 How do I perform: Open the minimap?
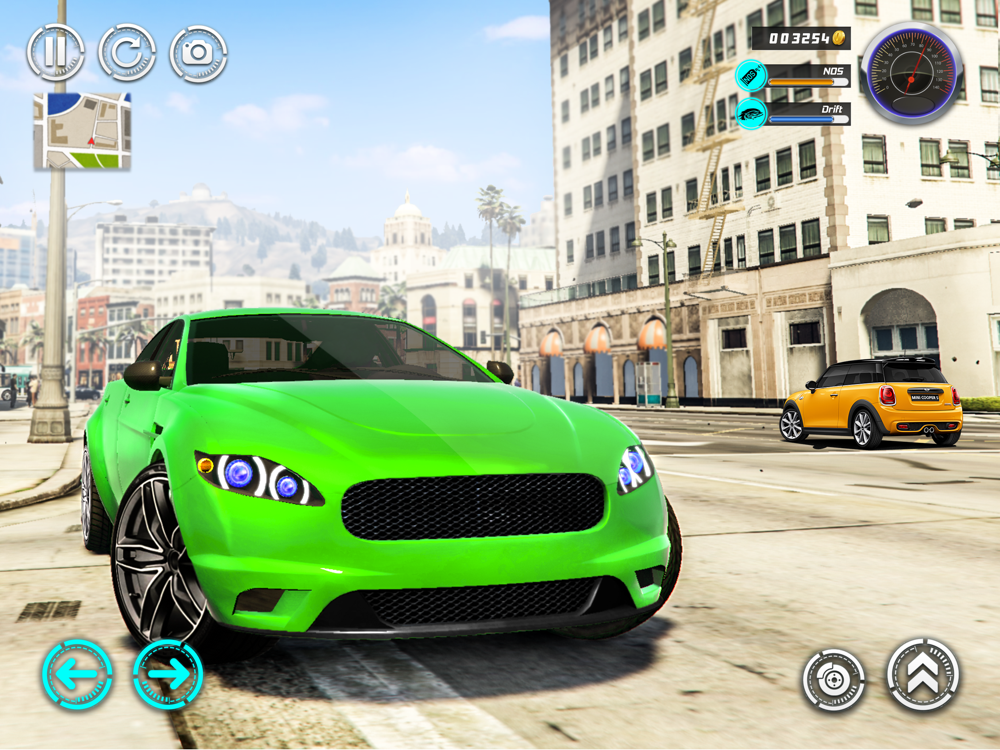(x=82, y=130)
